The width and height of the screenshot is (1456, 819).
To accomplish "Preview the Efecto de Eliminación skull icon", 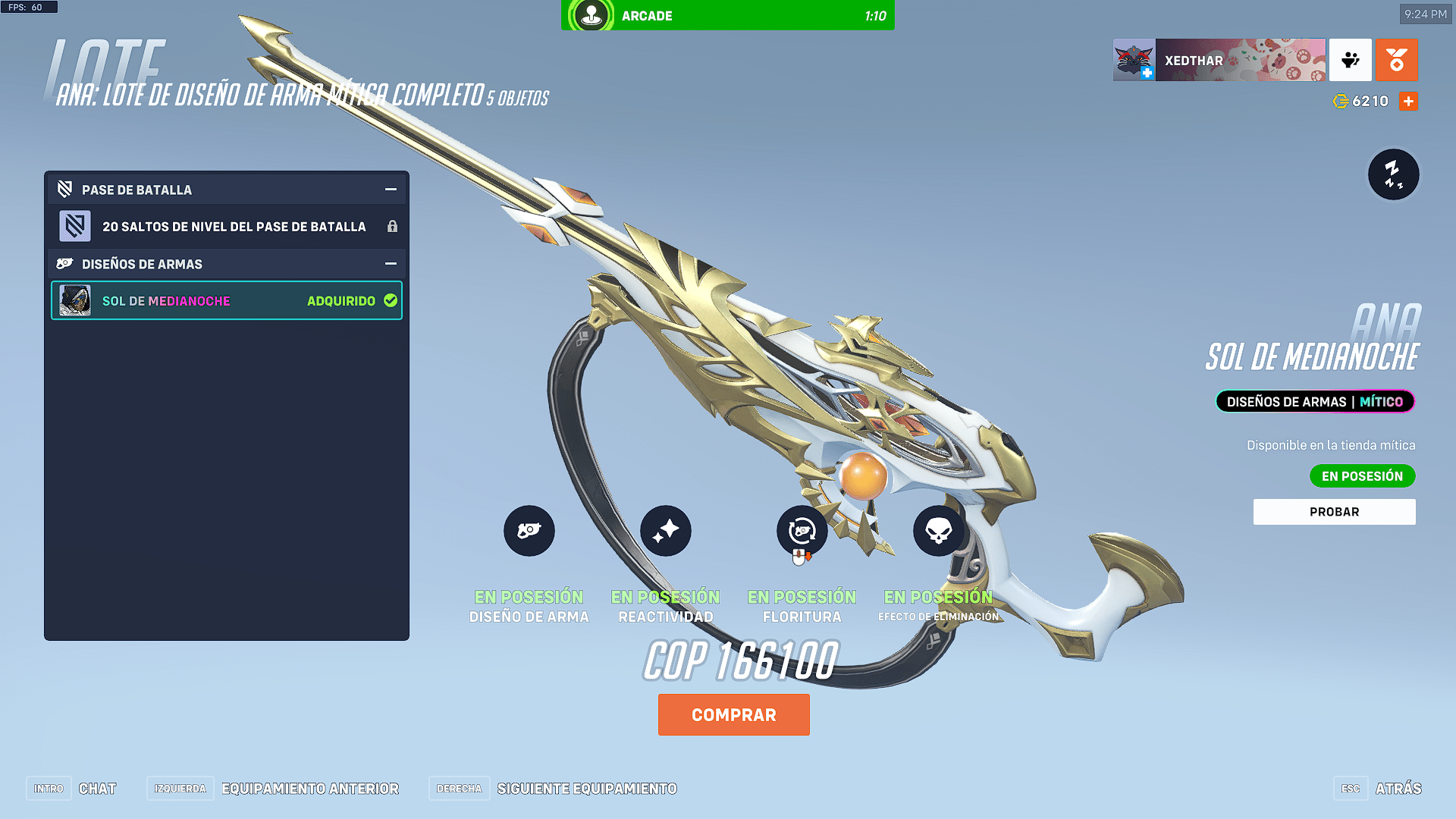I will pos(938,531).
